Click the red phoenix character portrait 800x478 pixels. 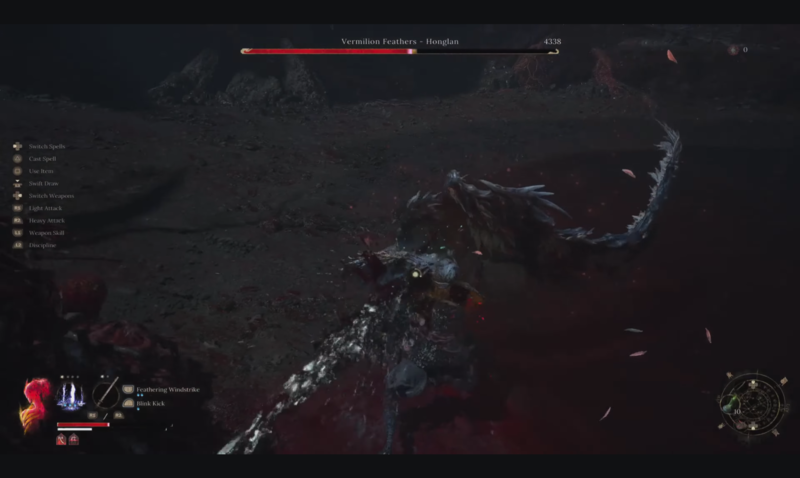tap(36, 402)
